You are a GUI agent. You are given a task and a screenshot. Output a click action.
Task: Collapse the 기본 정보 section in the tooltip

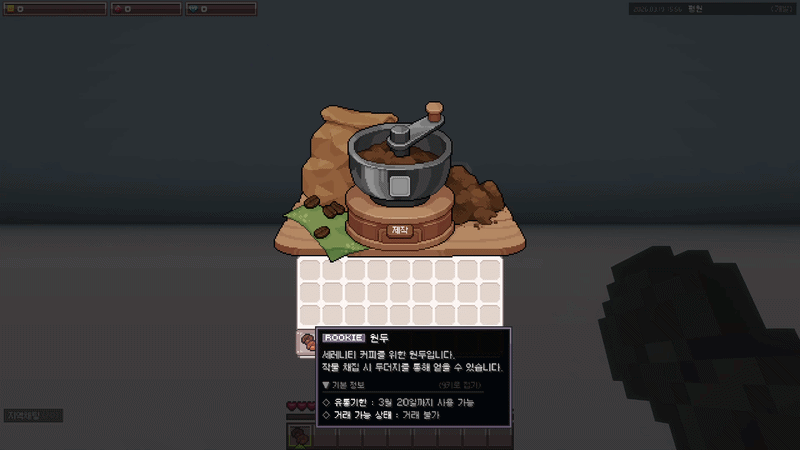pos(344,385)
